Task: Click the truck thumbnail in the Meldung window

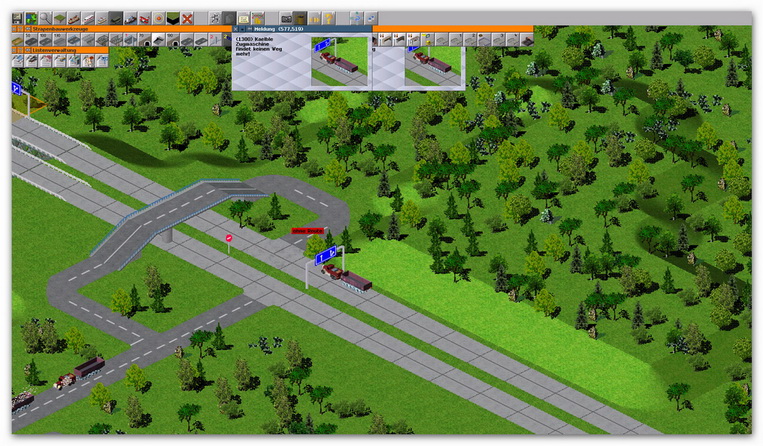Action: 340,60
